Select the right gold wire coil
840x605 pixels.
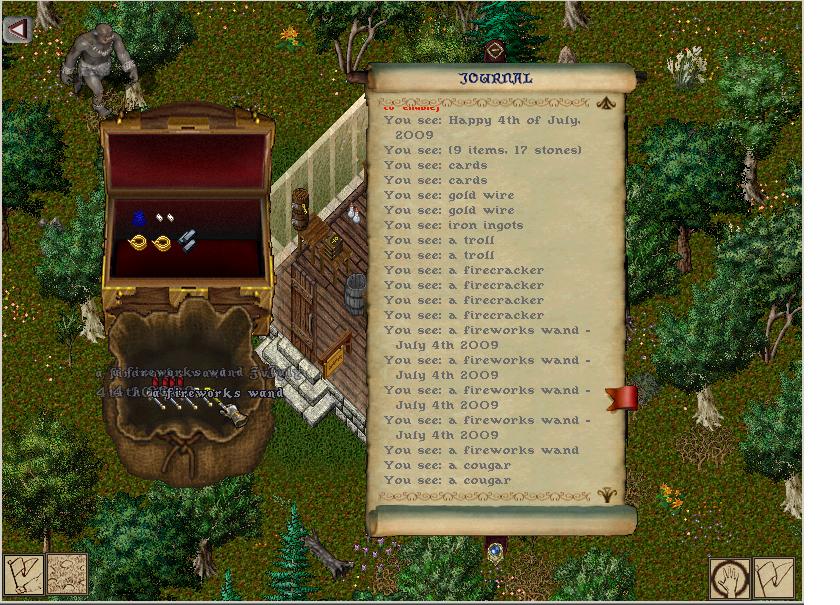pos(162,242)
